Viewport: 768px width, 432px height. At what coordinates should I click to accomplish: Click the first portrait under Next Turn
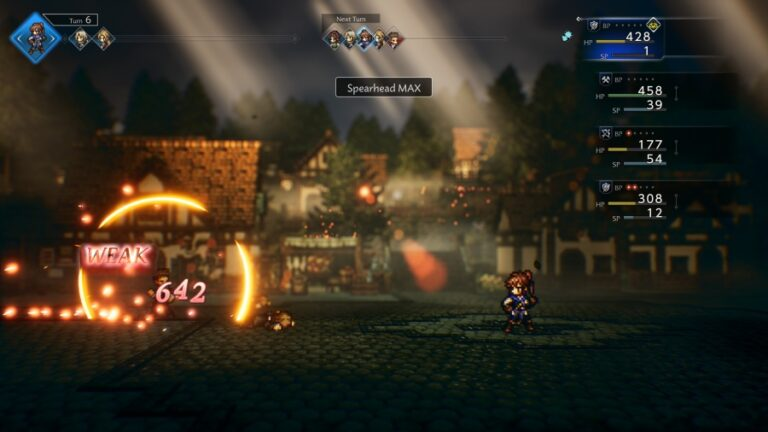tap(333, 39)
